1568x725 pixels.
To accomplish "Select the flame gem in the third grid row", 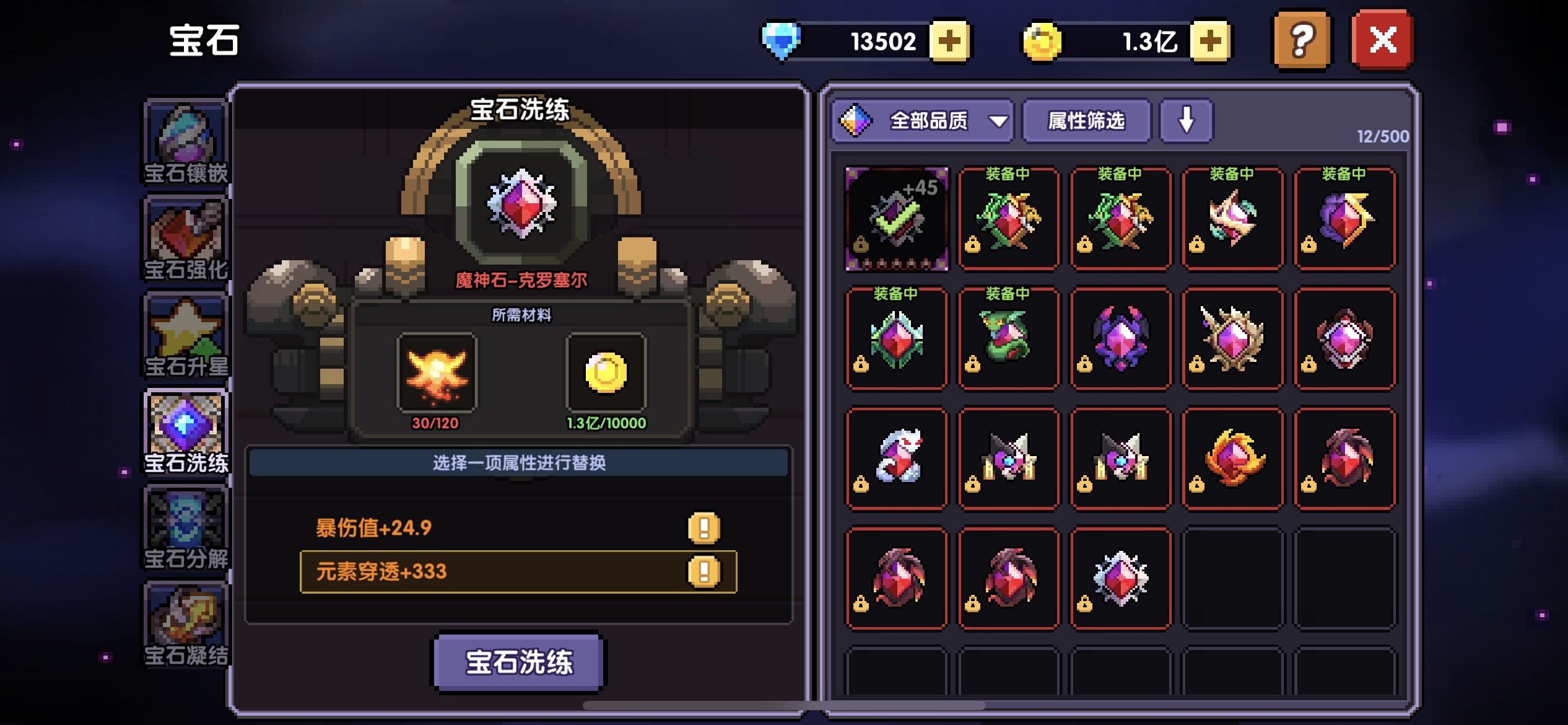I will pos(1232,458).
